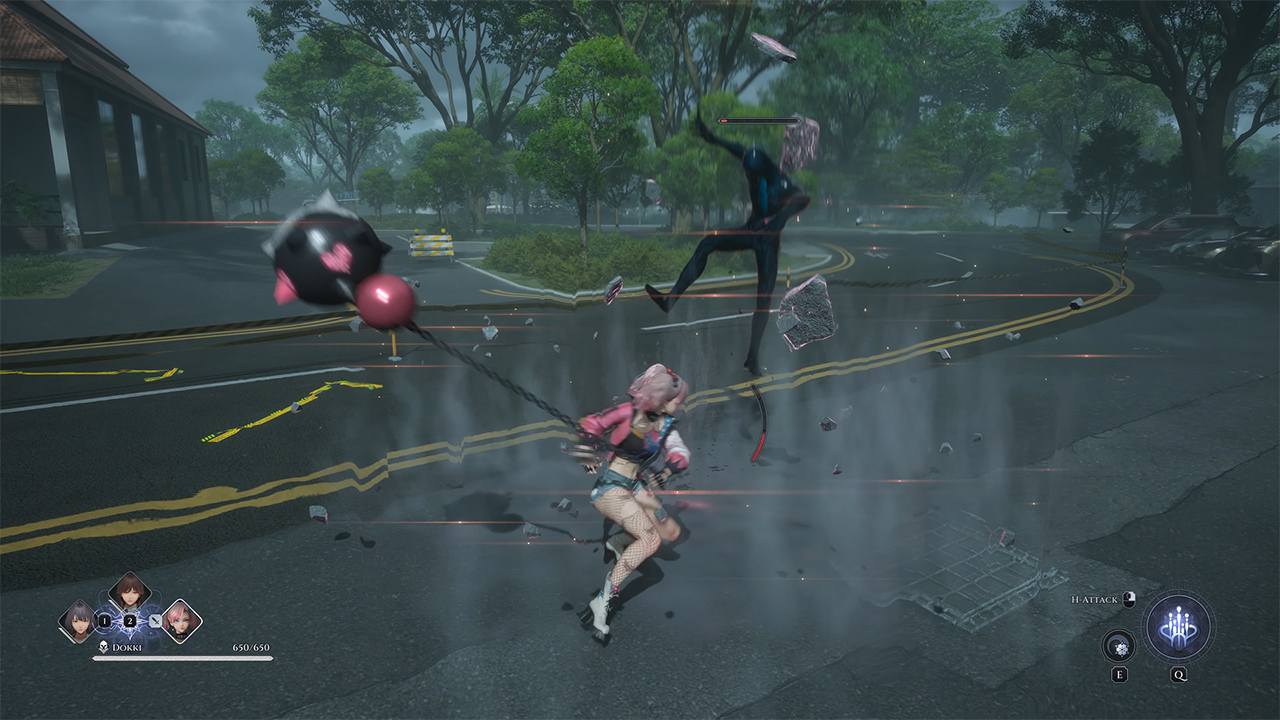Click the H-Attack text label
1280x720 pixels.
pyautogui.click(x=1094, y=600)
